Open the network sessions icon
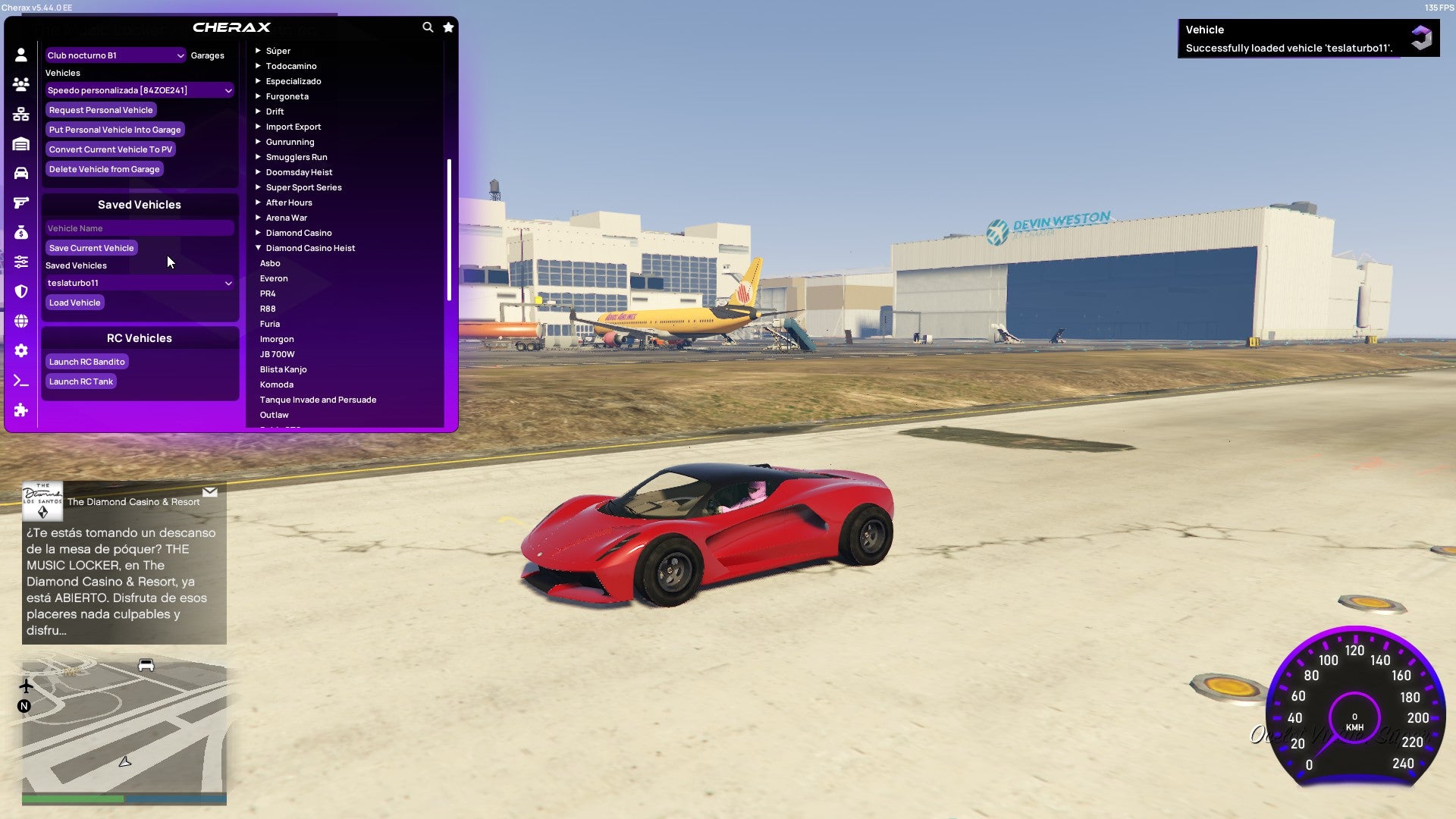The image size is (1456, 819). click(x=21, y=115)
